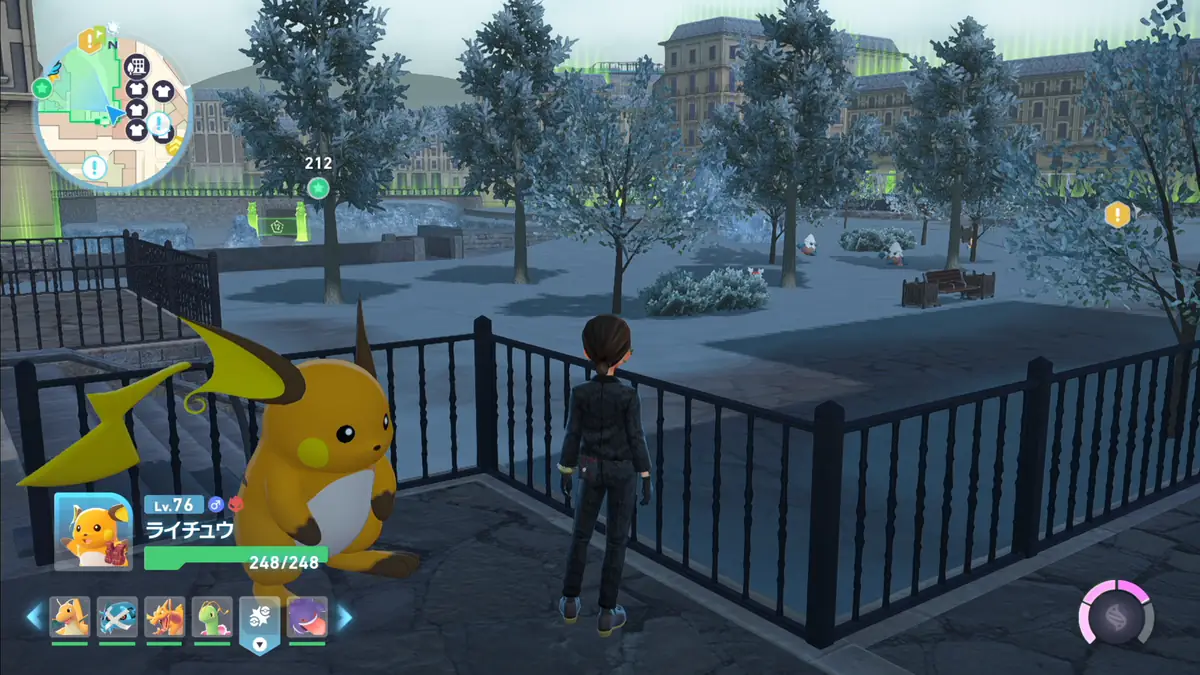Open the circular minimap
The width and height of the screenshot is (1200, 675).
(x=113, y=111)
